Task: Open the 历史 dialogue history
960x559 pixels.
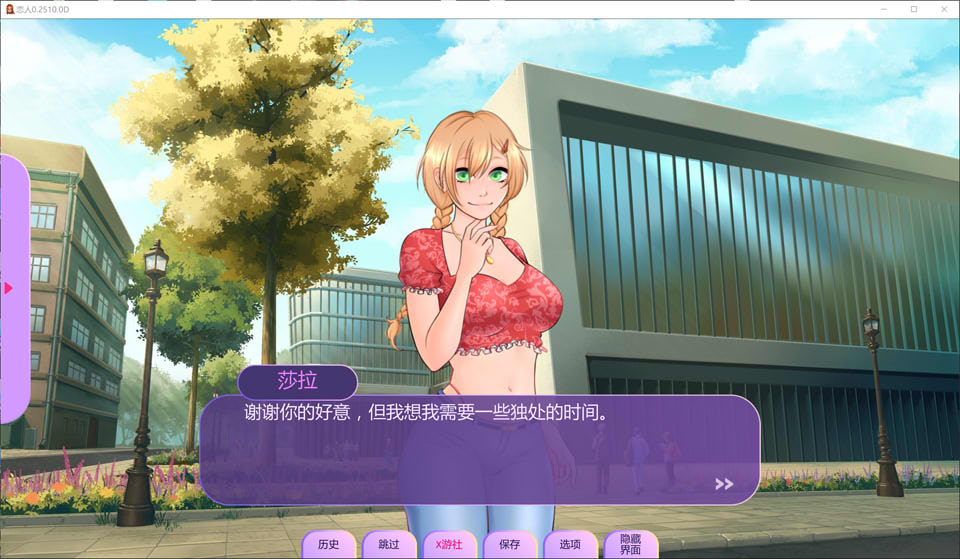Action: click(328, 544)
